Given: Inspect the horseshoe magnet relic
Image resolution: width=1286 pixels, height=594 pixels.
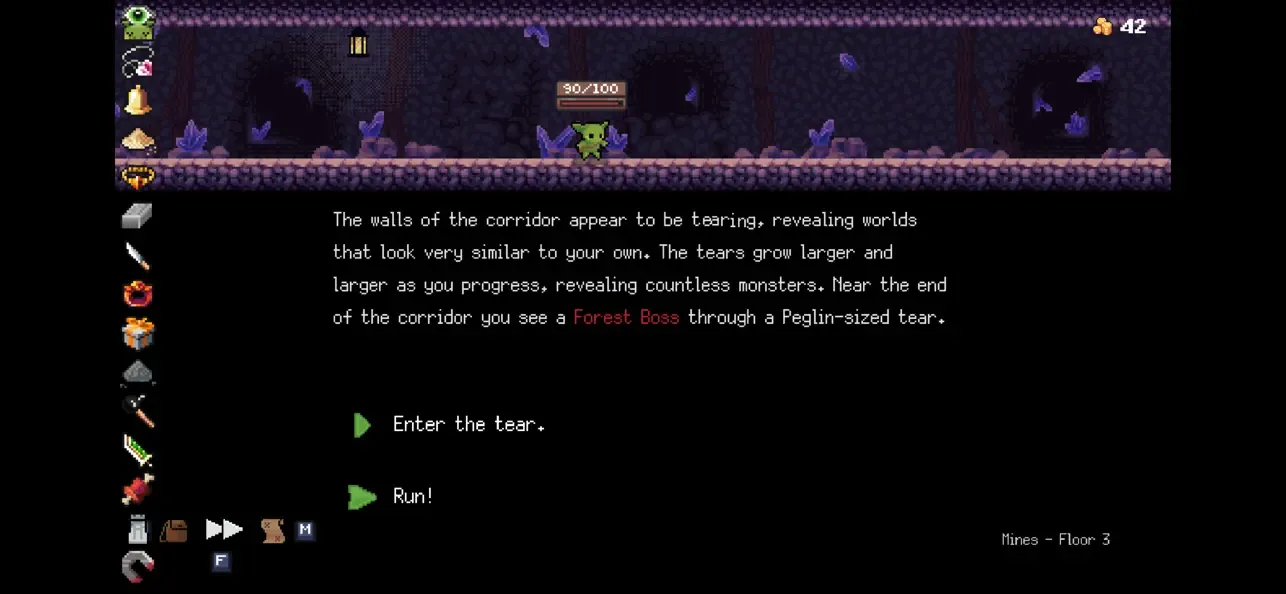Looking at the screenshot, I should (138, 567).
